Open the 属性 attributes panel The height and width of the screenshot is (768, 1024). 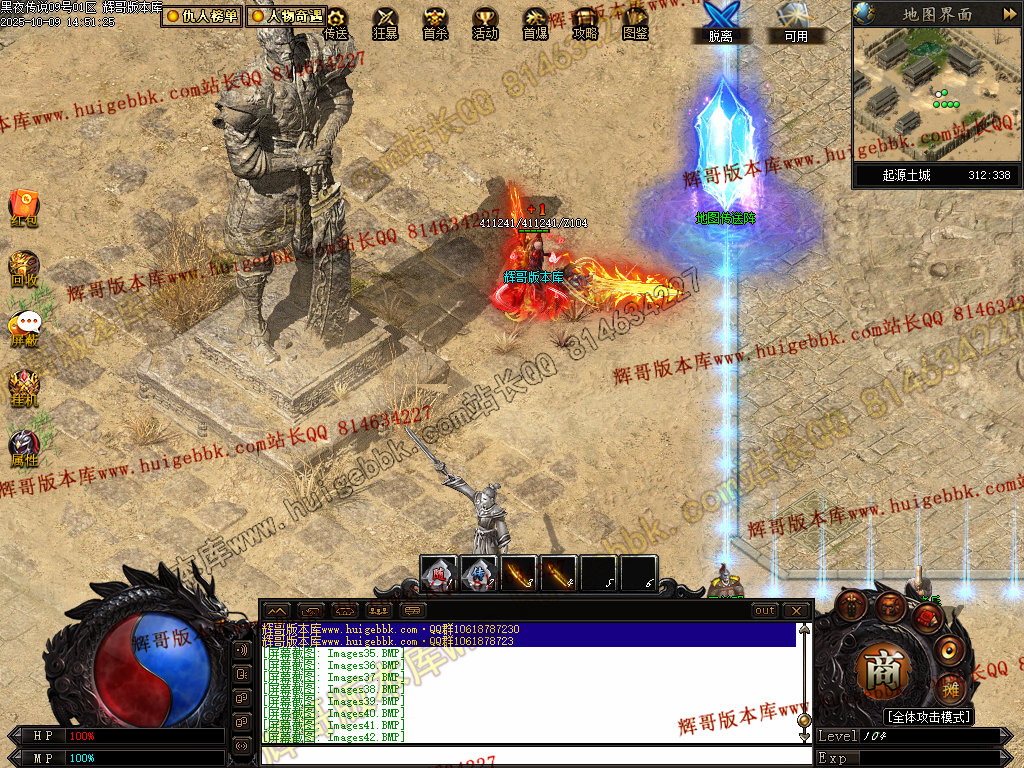pyautogui.click(x=24, y=448)
